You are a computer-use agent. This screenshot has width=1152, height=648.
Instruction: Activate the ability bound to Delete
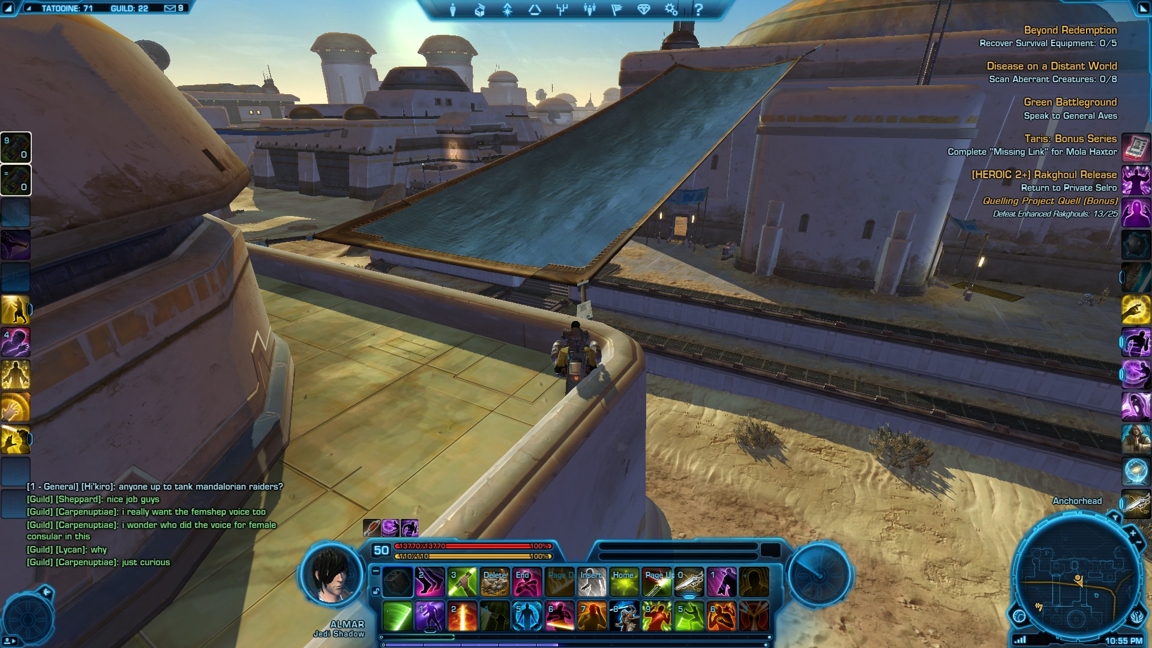pyautogui.click(x=495, y=582)
